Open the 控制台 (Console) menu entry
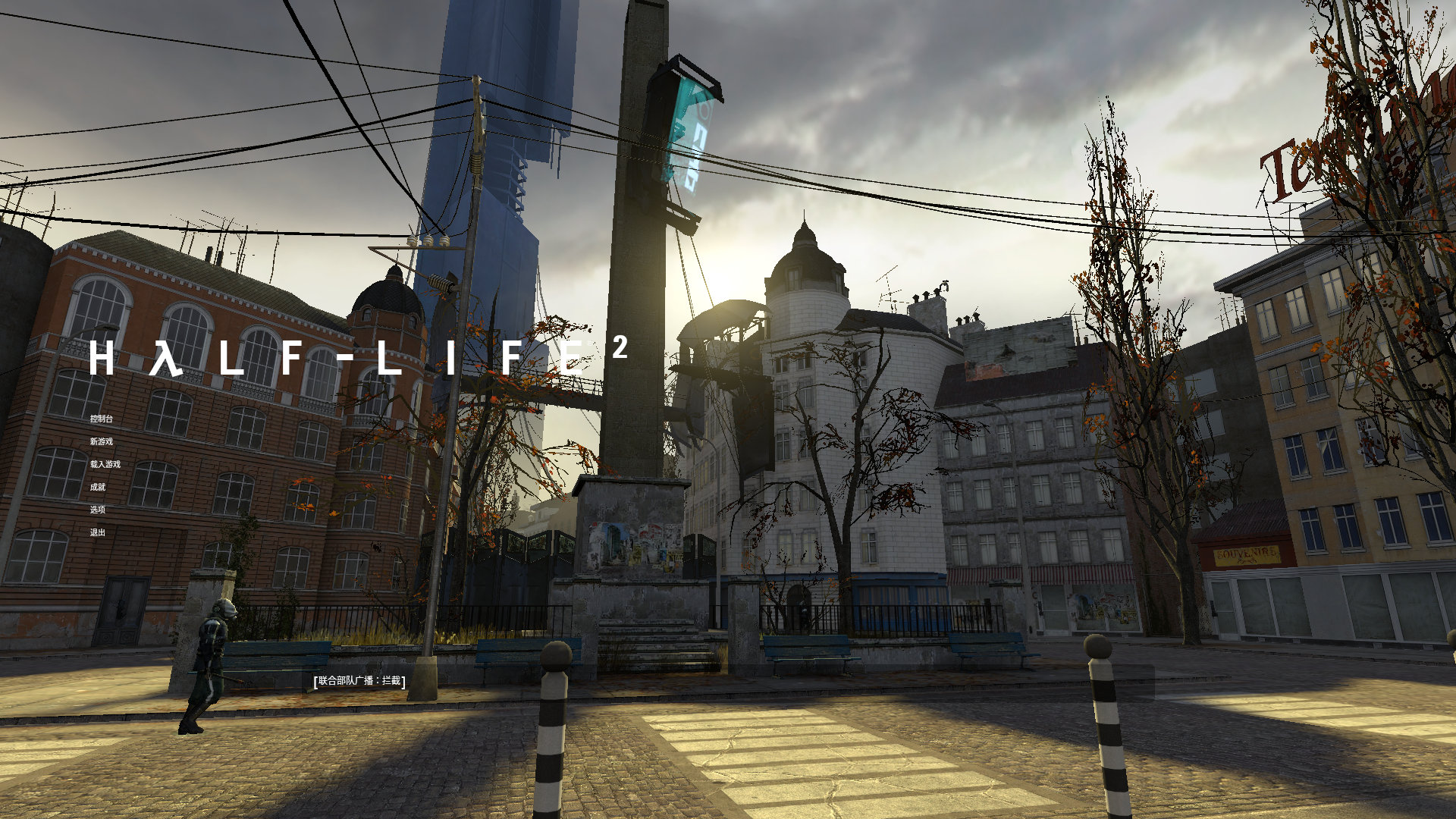The width and height of the screenshot is (1456, 819). click(x=101, y=419)
